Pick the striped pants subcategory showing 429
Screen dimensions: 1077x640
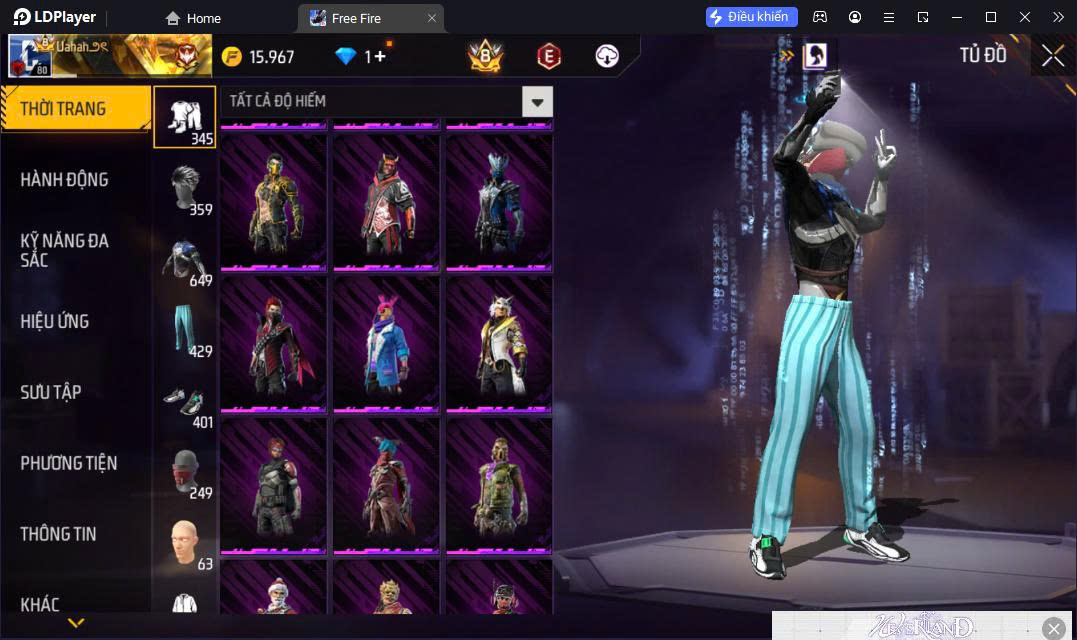tap(185, 330)
